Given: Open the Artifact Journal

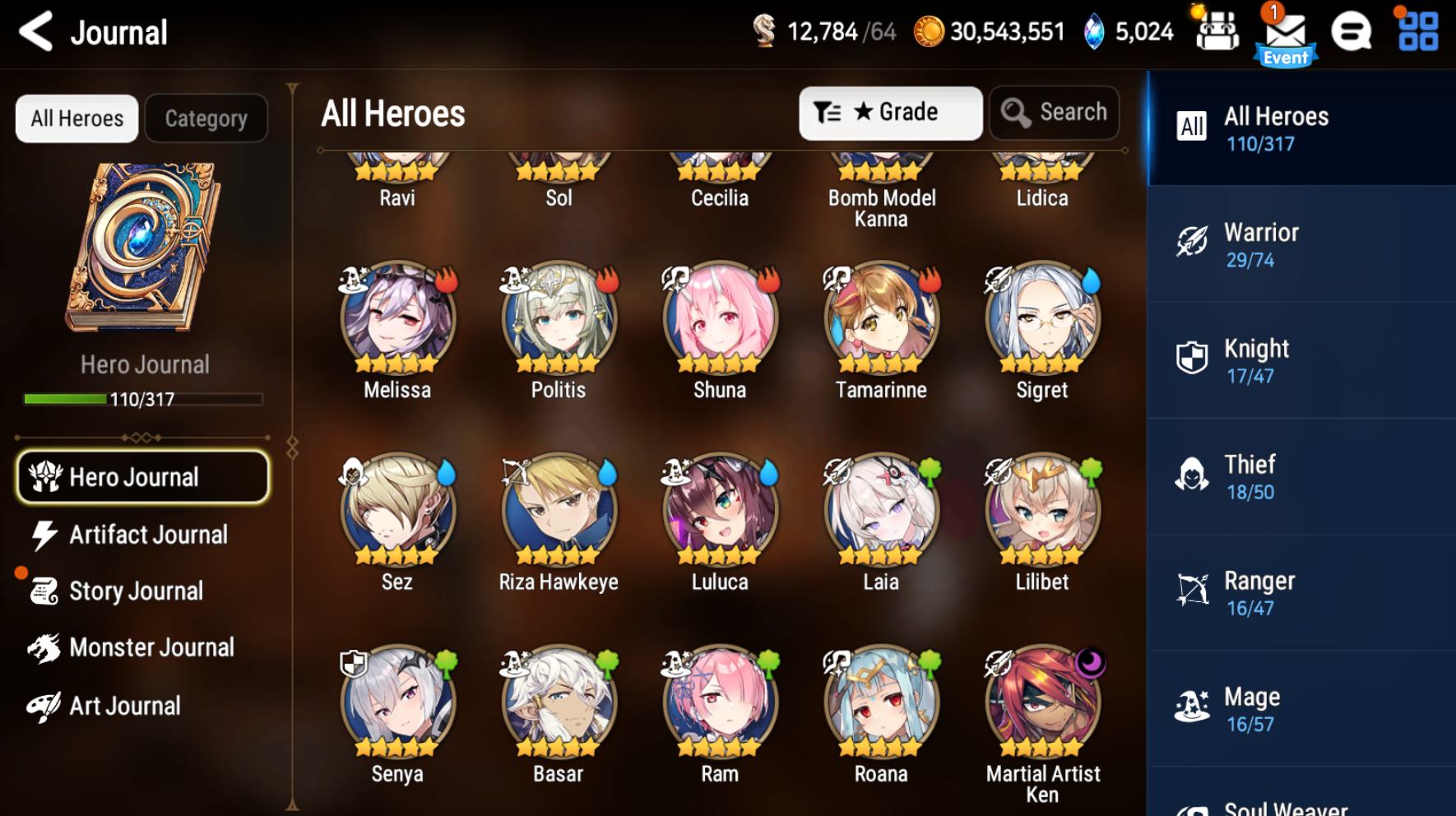Looking at the screenshot, I should point(146,535).
